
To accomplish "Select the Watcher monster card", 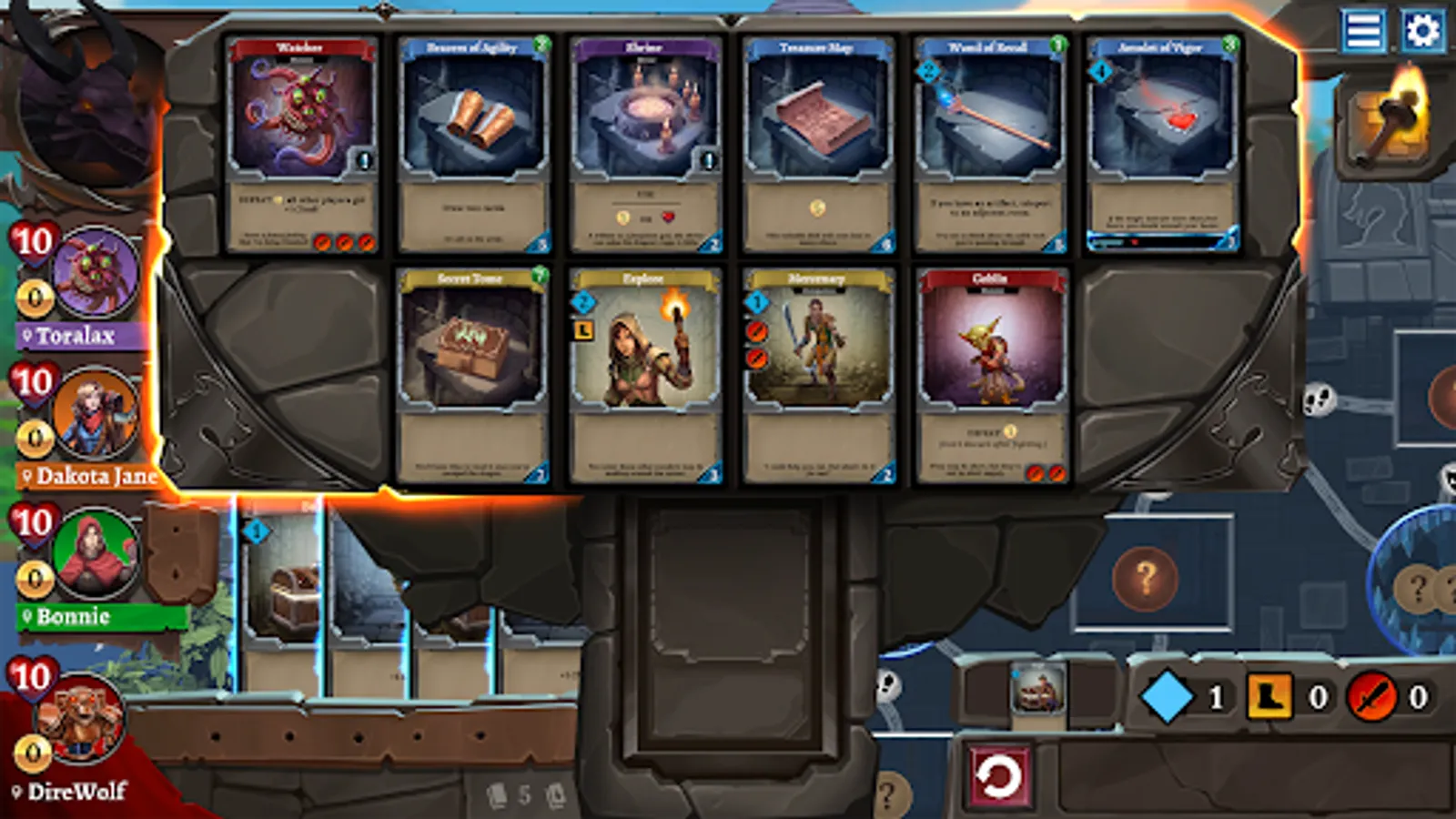I will [x=300, y=146].
